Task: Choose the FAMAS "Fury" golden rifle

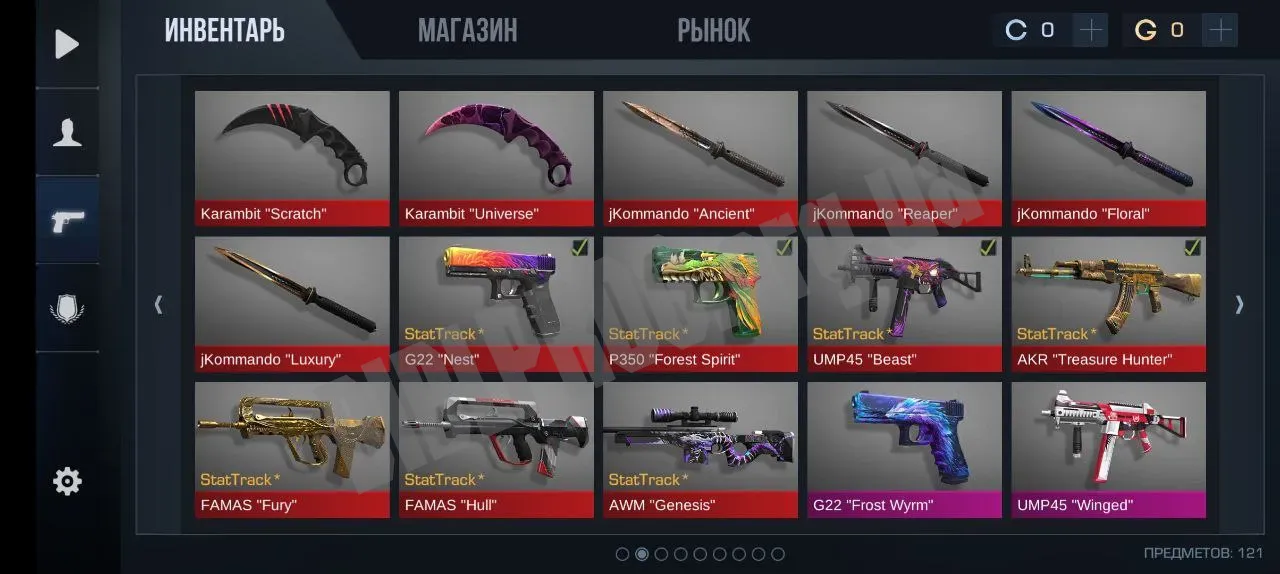Action: click(292, 449)
